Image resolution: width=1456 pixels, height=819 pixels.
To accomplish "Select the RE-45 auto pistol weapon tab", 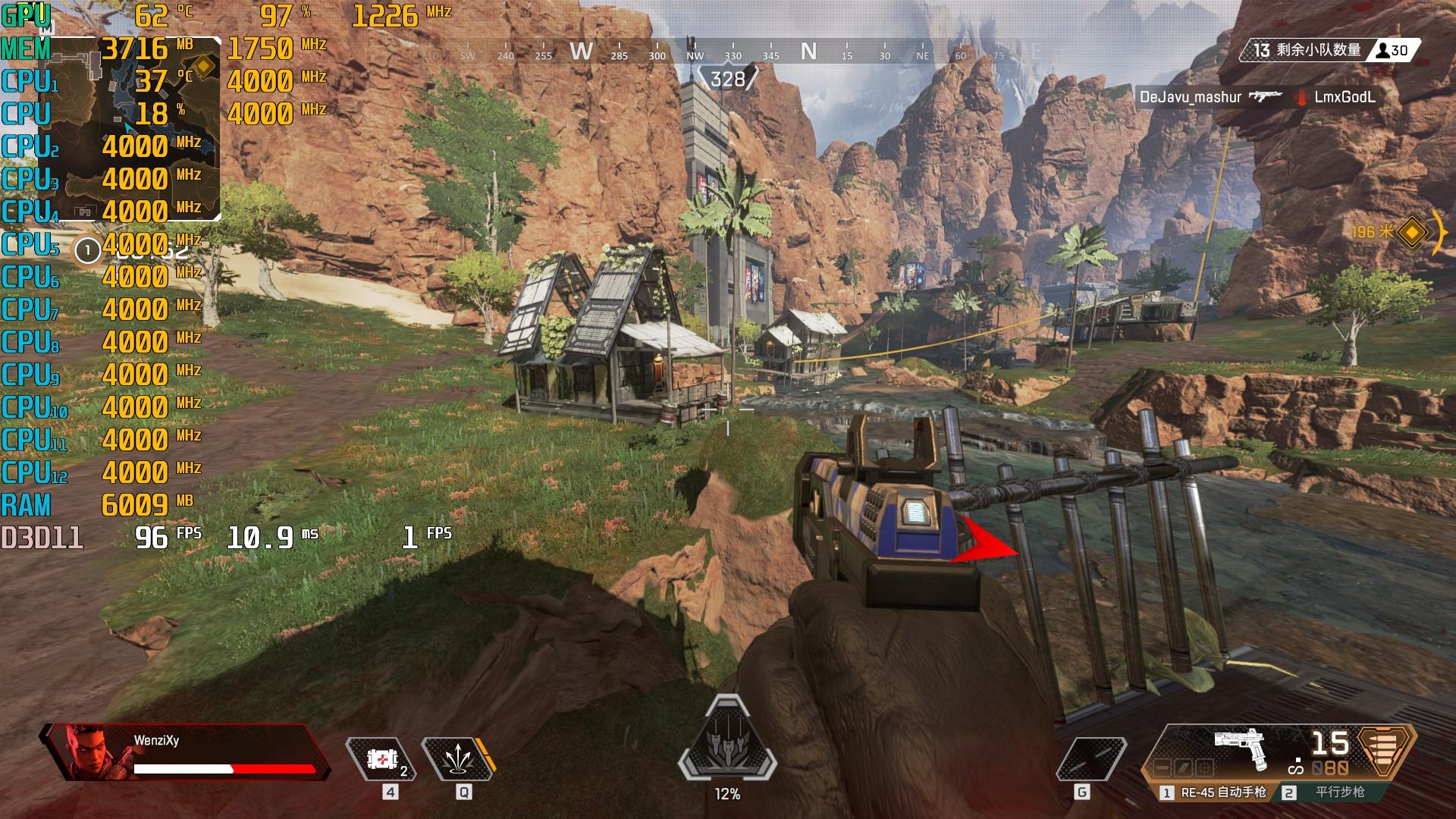I will [1213, 792].
